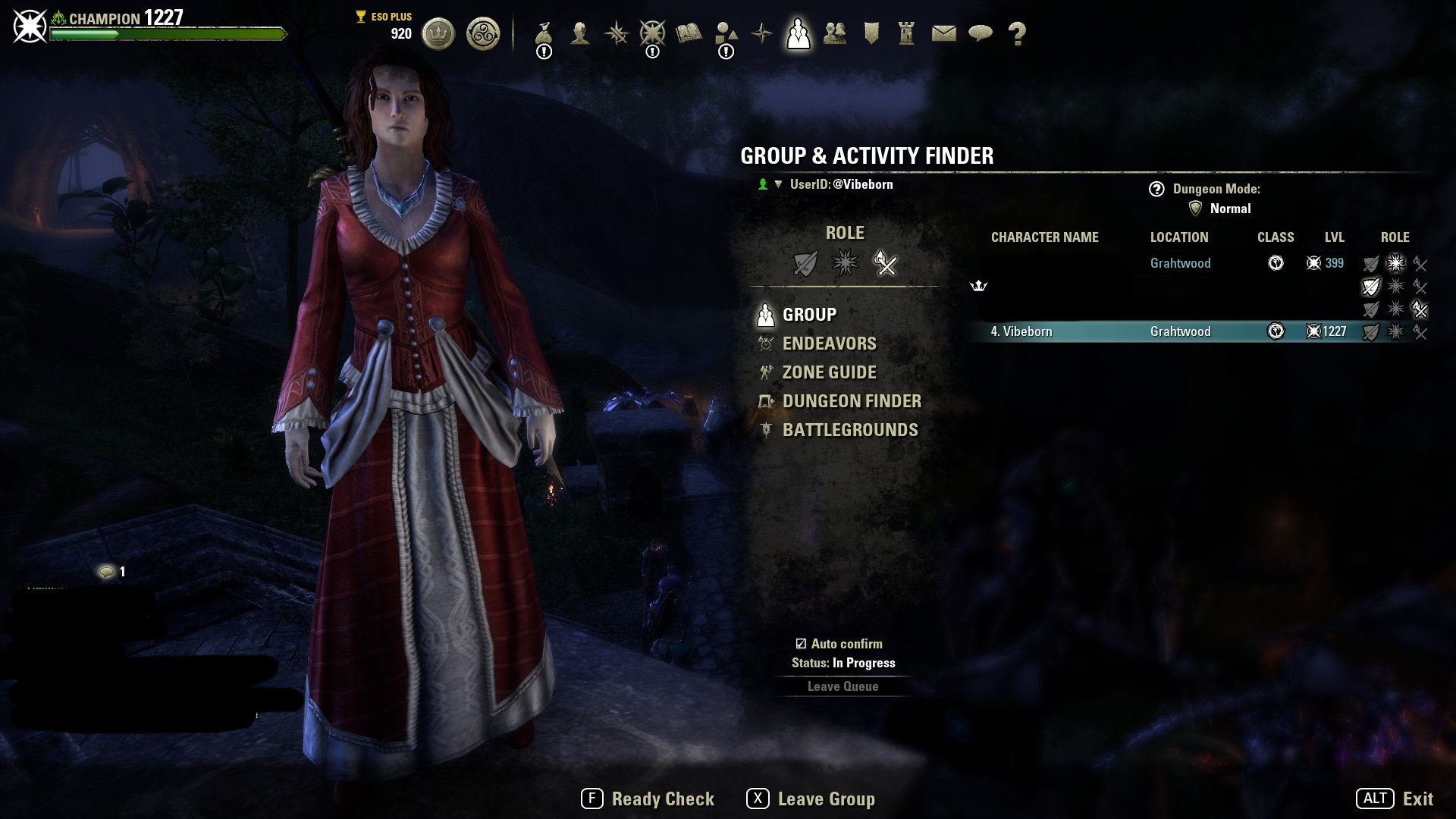The image size is (1456, 819).
Task: Open the Zone Guide
Action: (x=829, y=372)
